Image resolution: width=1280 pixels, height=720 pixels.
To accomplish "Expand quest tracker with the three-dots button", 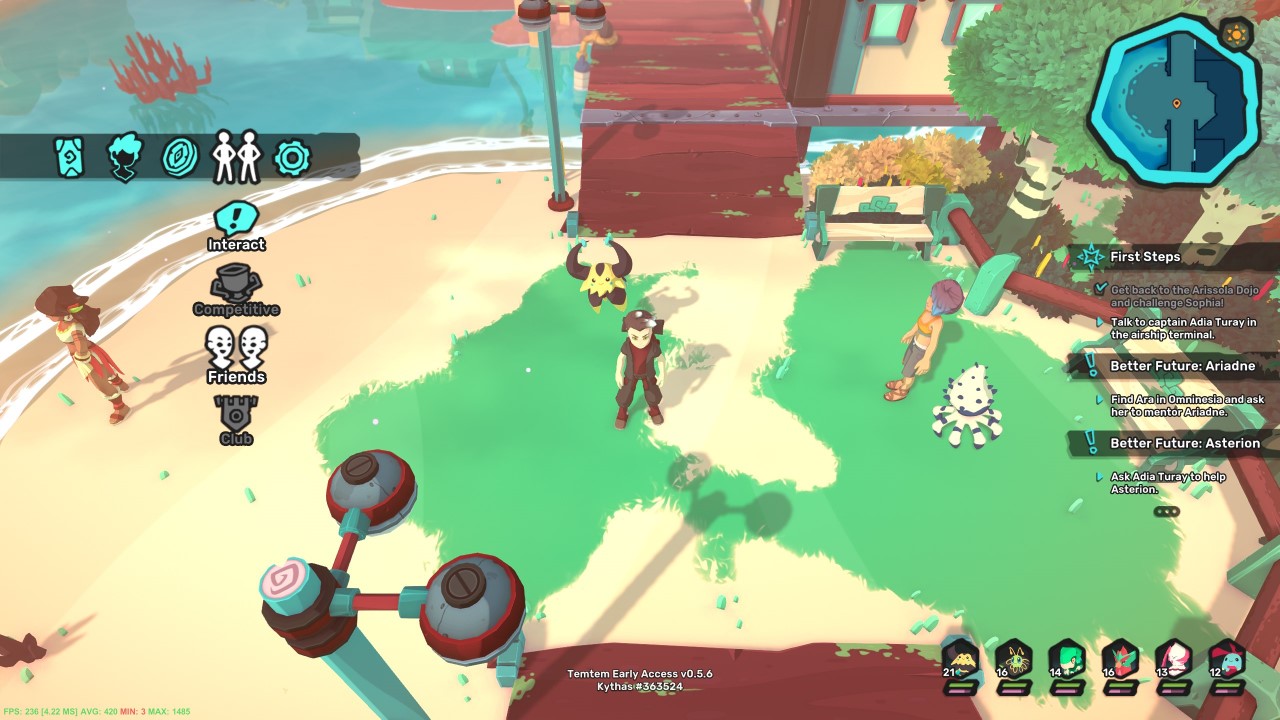I will pyautogui.click(x=1166, y=511).
